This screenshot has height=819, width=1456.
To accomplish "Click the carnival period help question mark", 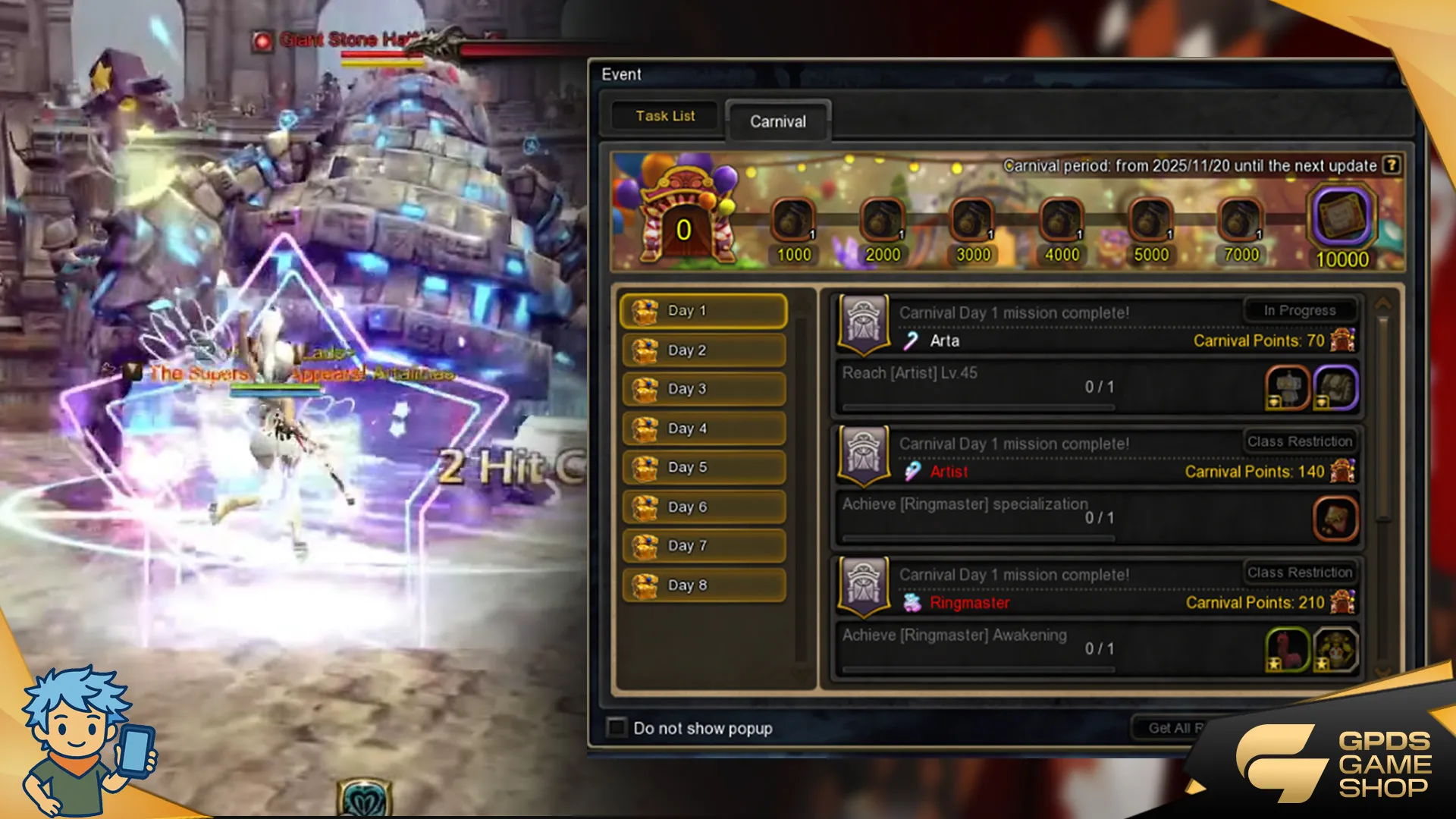I will (1391, 165).
